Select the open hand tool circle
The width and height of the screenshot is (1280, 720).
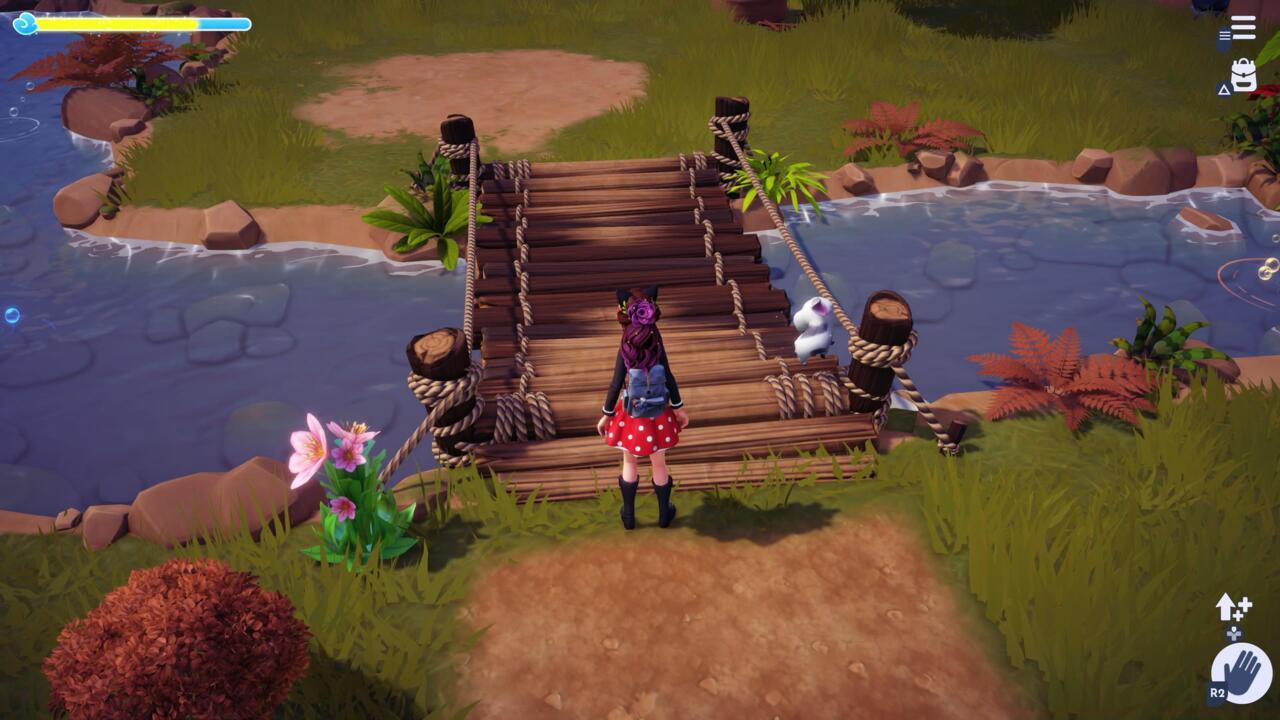pos(1241,673)
